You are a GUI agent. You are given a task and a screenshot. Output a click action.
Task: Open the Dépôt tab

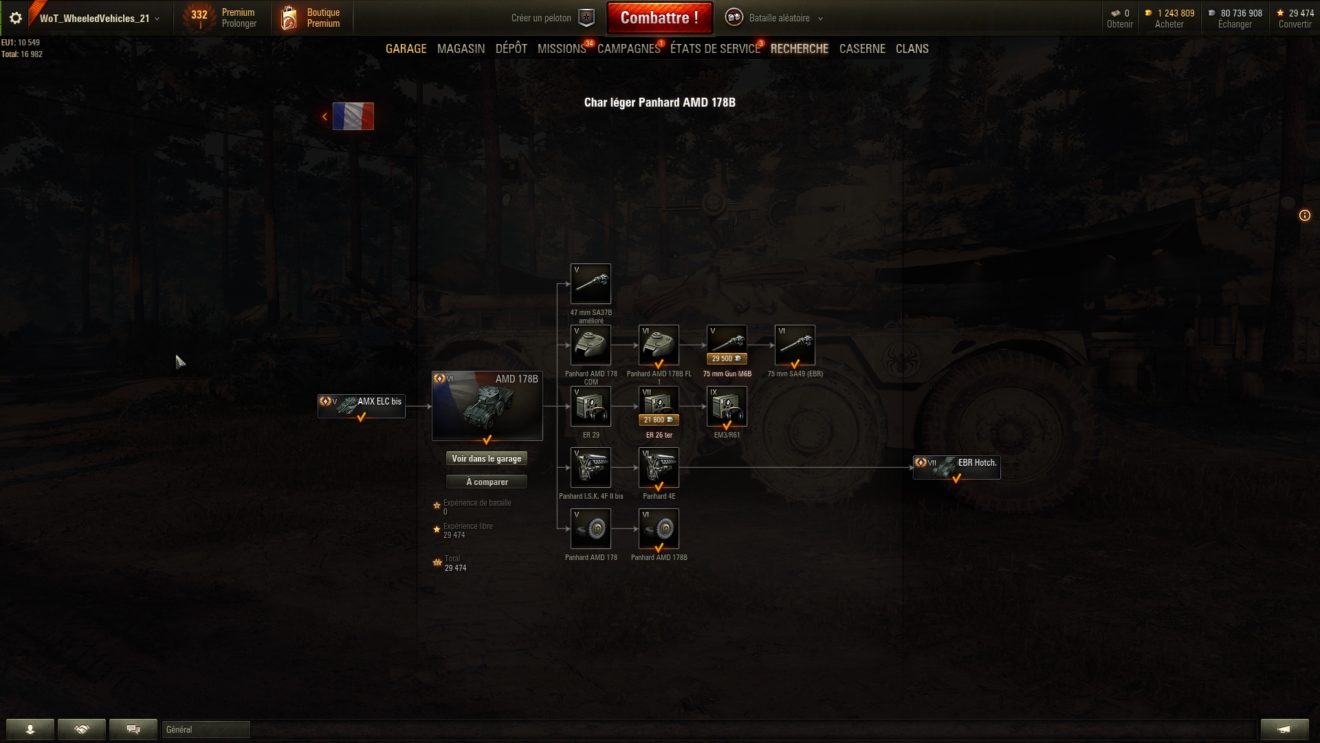[x=511, y=49]
